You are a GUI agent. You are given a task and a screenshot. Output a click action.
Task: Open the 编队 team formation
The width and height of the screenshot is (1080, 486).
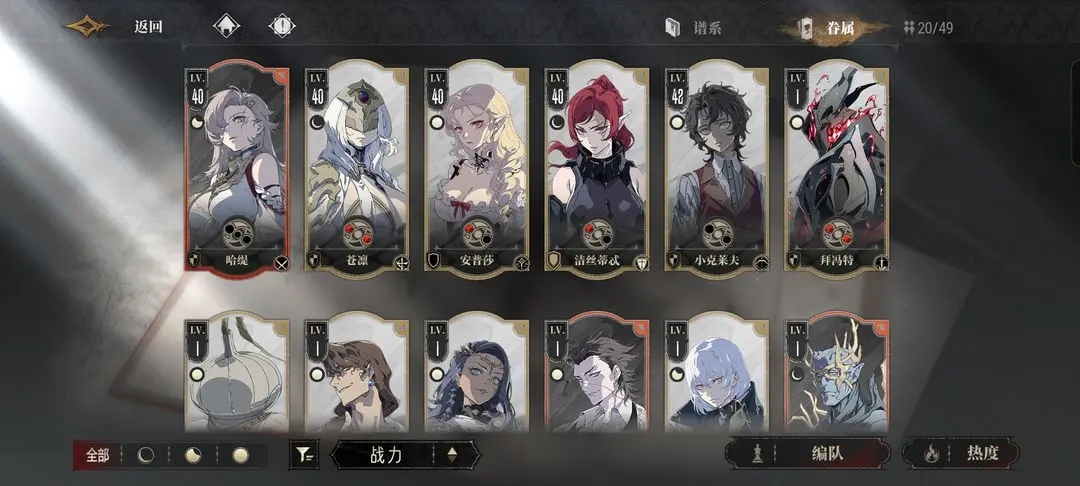pos(807,453)
